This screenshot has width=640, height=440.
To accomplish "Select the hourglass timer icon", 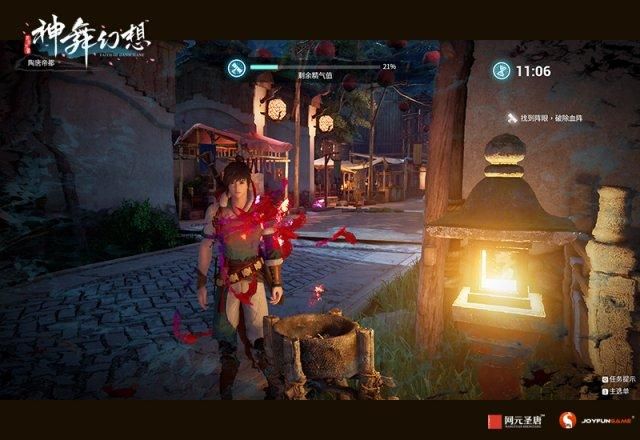I will pyautogui.click(x=500, y=71).
